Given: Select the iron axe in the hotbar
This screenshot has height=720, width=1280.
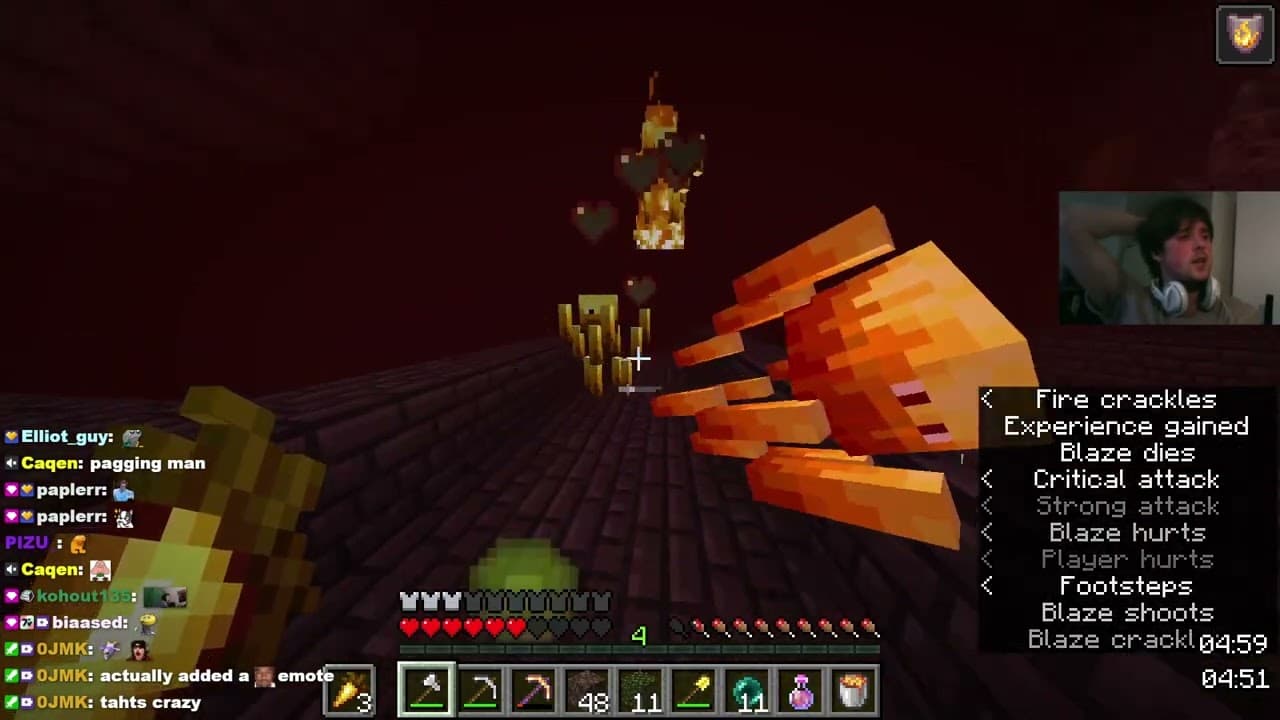Looking at the screenshot, I should point(427,688).
